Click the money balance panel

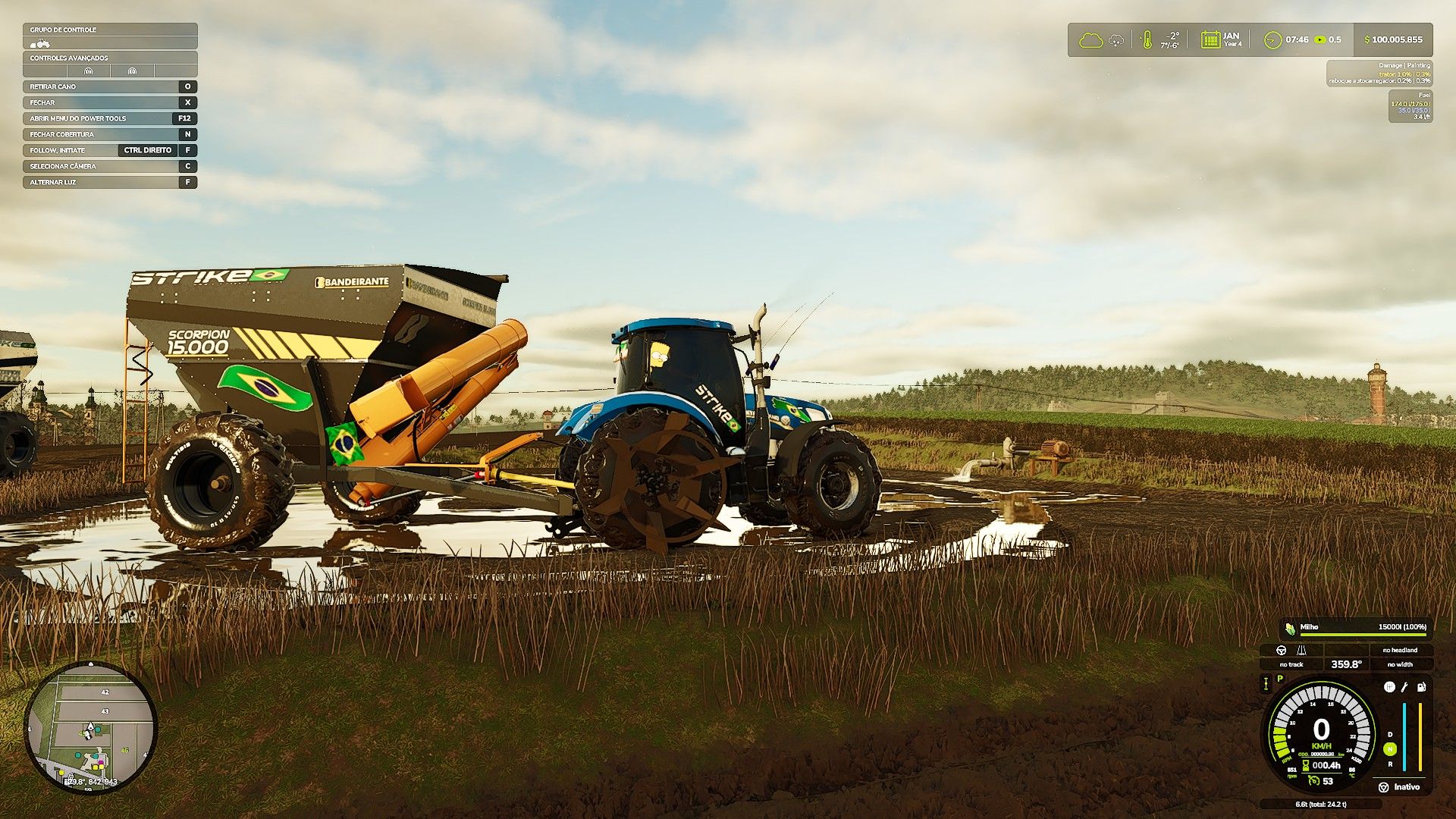1393,39
